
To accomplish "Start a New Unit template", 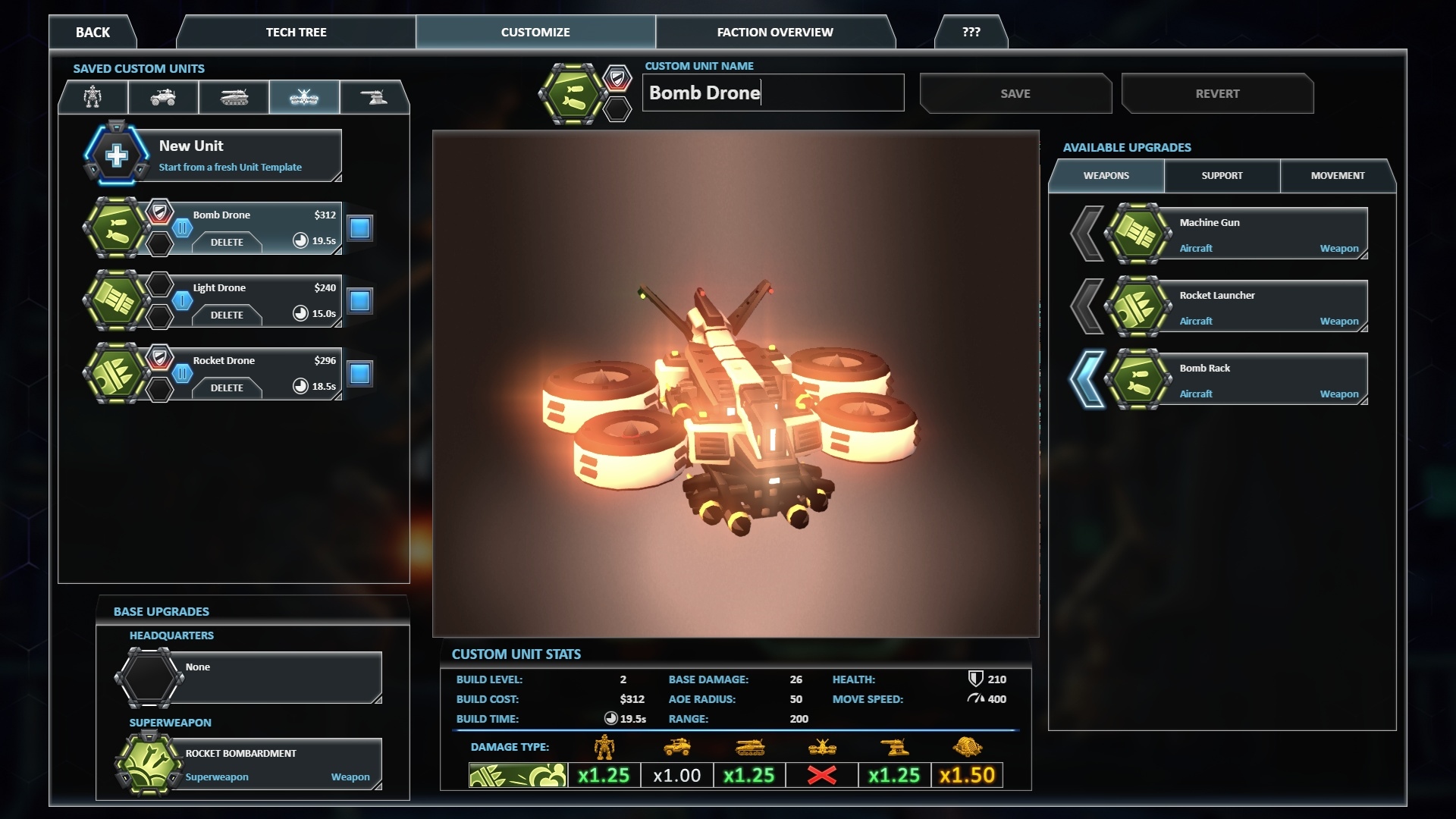I will (x=227, y=155).
